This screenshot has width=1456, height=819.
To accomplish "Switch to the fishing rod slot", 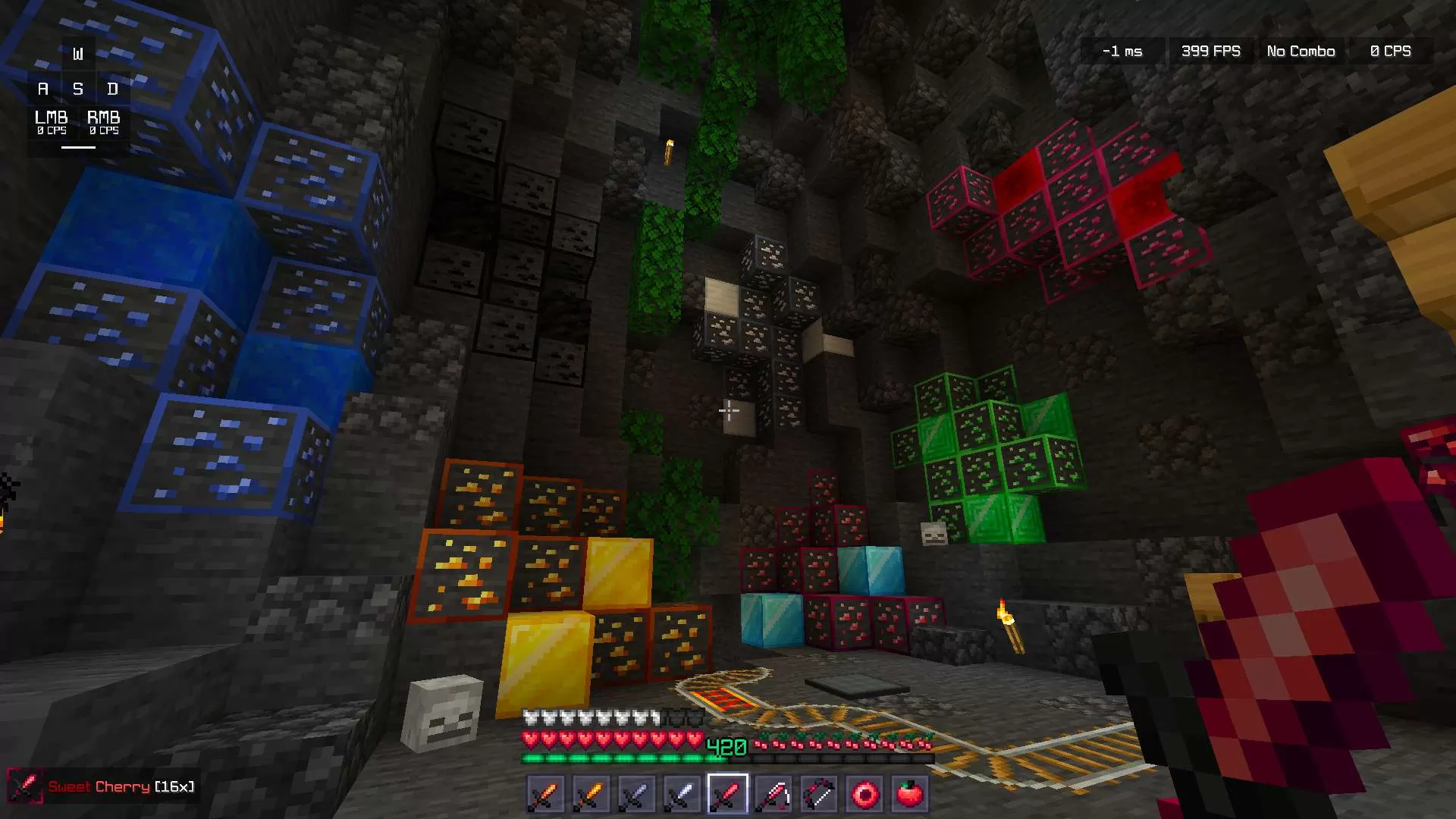I will [773, 794].
